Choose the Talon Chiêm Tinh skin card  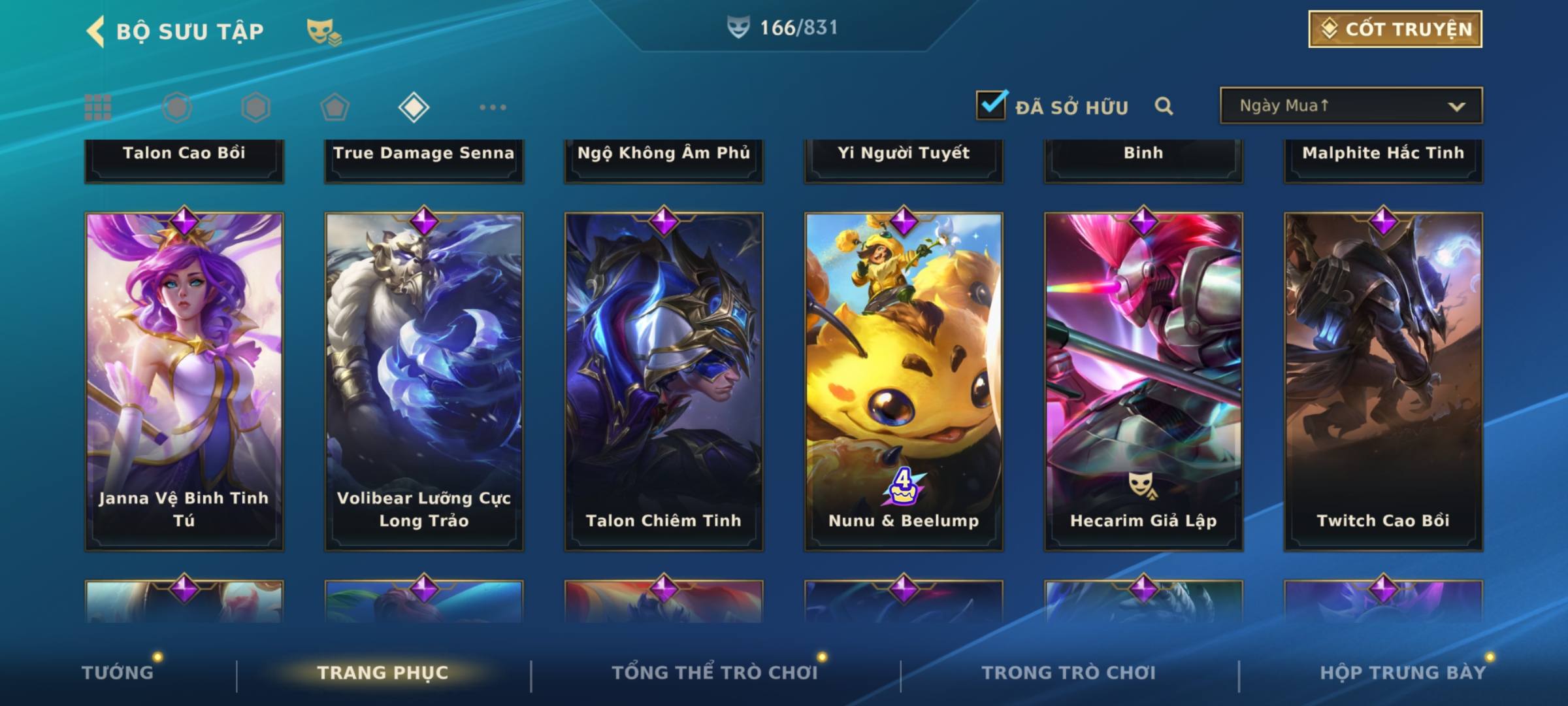(x=664, y=380)
